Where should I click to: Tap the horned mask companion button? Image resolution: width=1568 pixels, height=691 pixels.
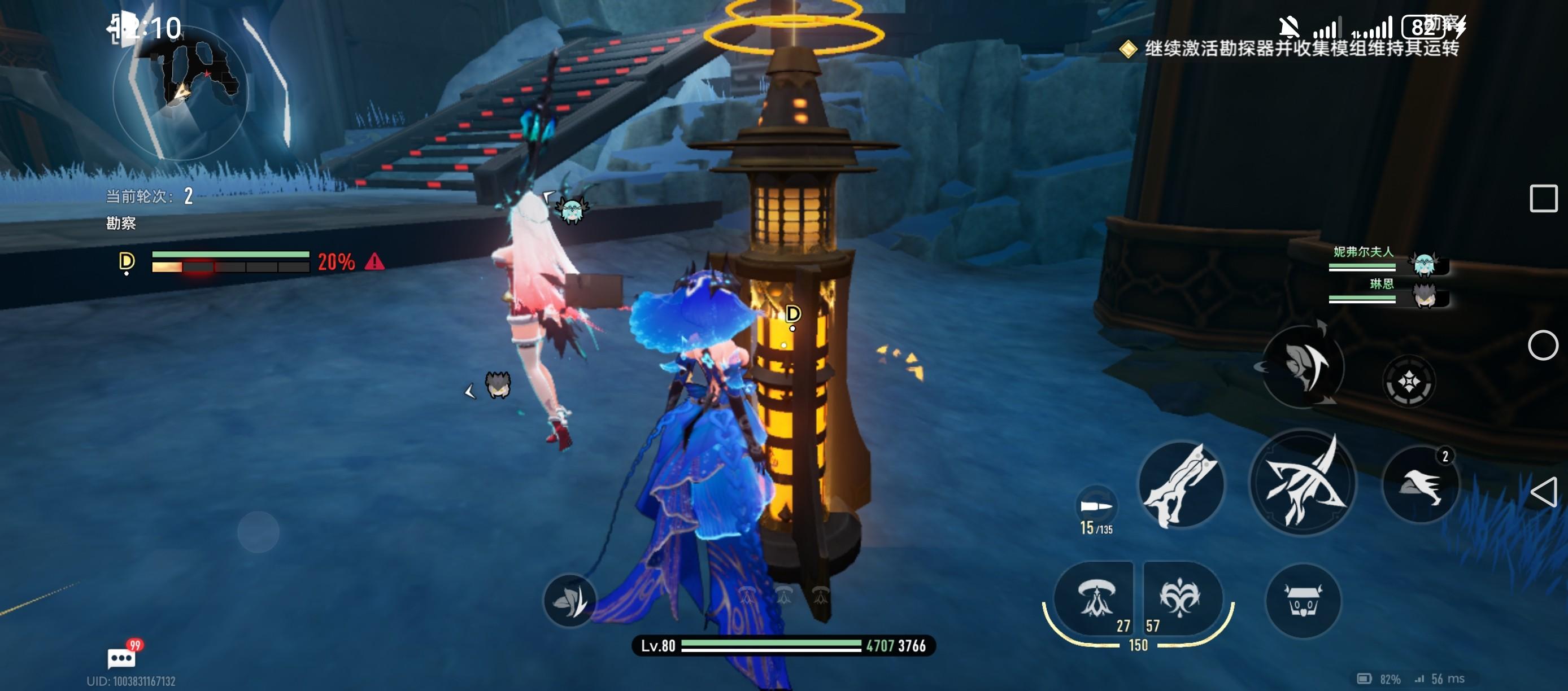tap(1303, 601)
